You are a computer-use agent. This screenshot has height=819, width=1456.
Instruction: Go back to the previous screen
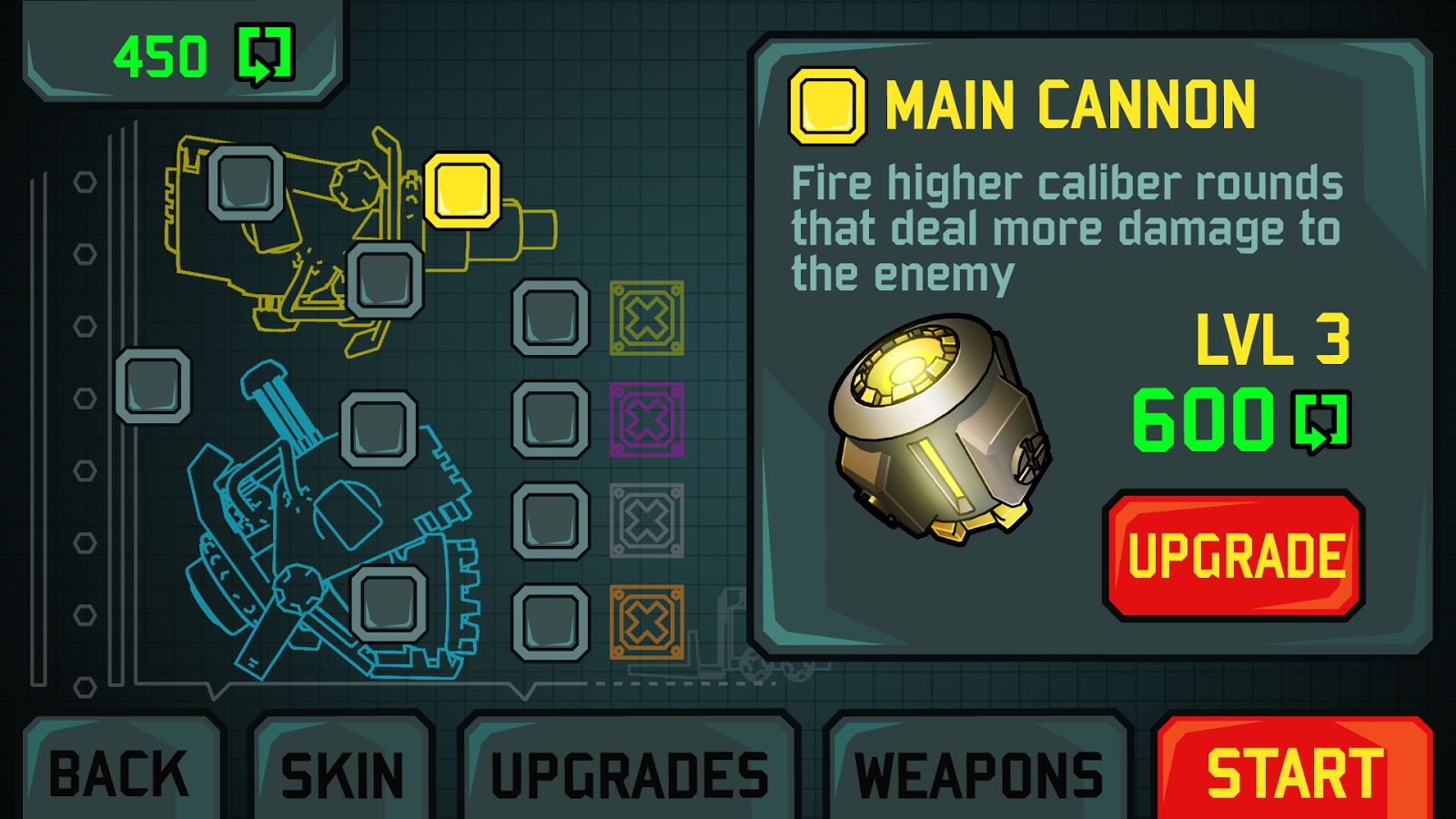(120, 773)
